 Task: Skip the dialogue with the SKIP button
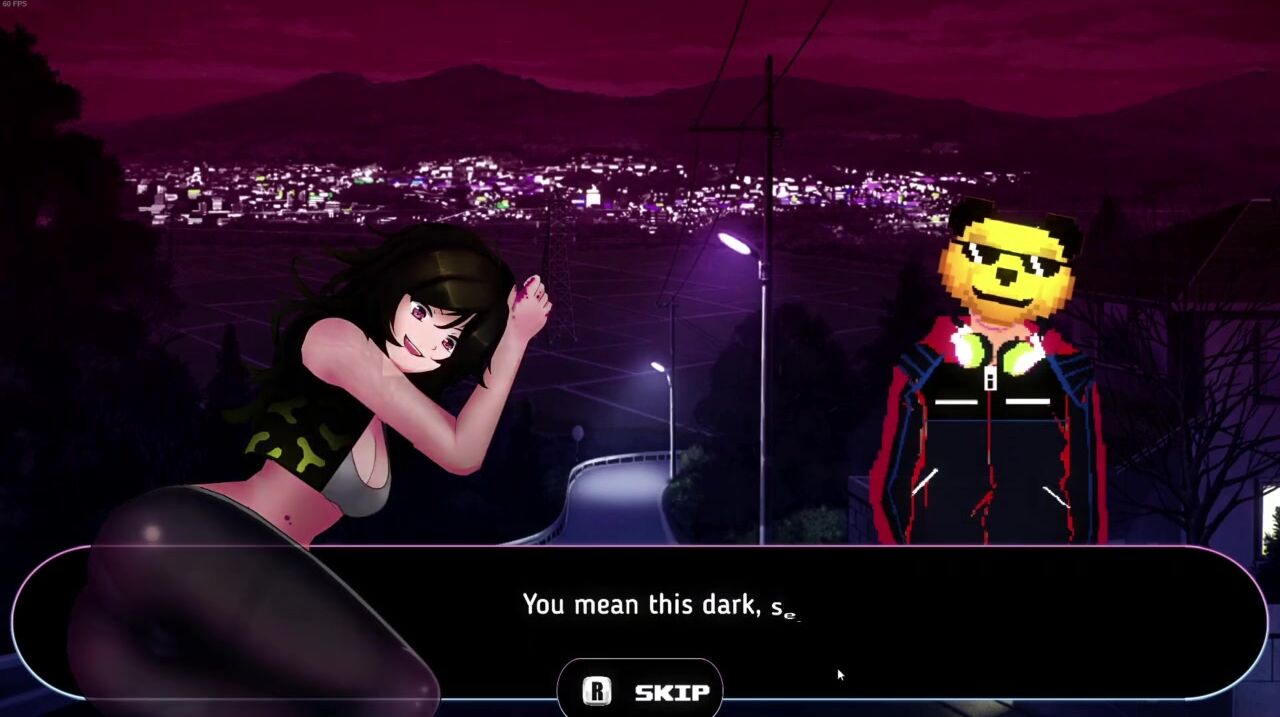click(x=640, y=691)
